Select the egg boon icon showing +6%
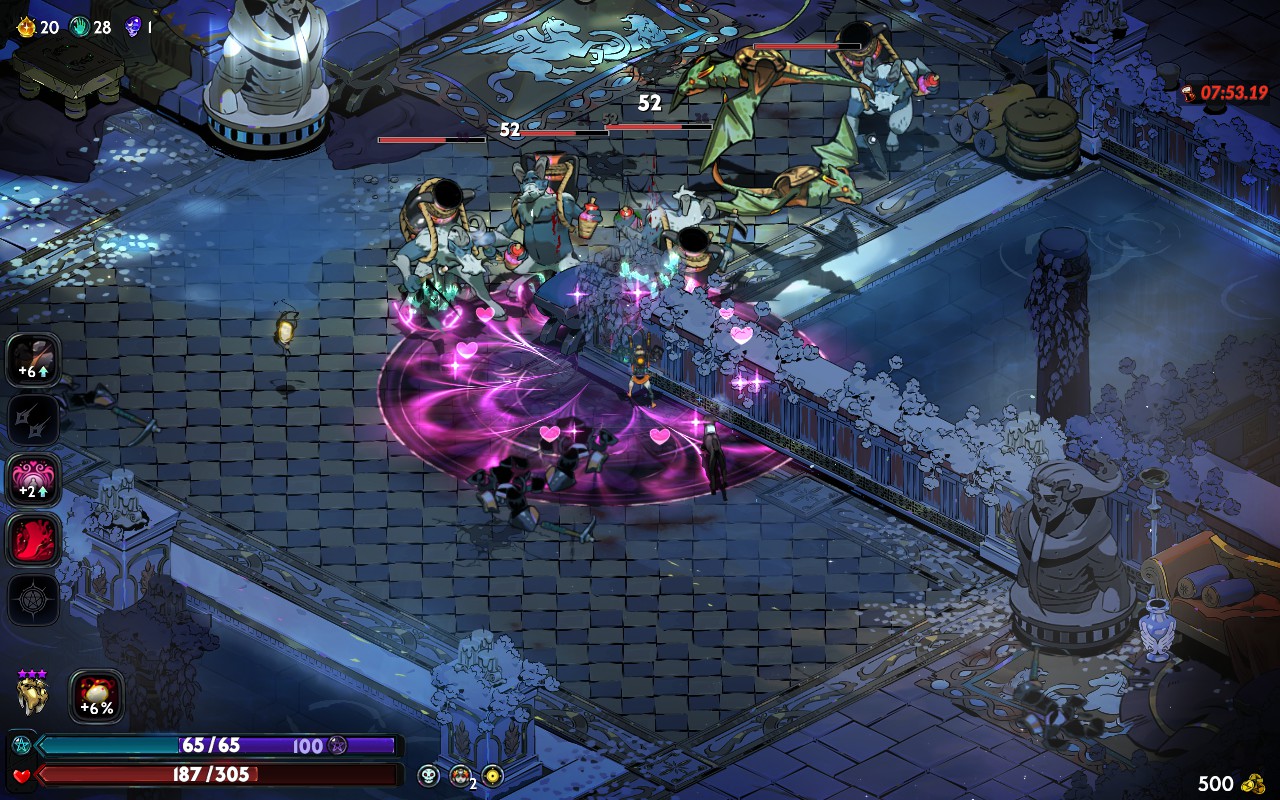1280x800 pixels. pyautogui.click(x=97, y=696)
